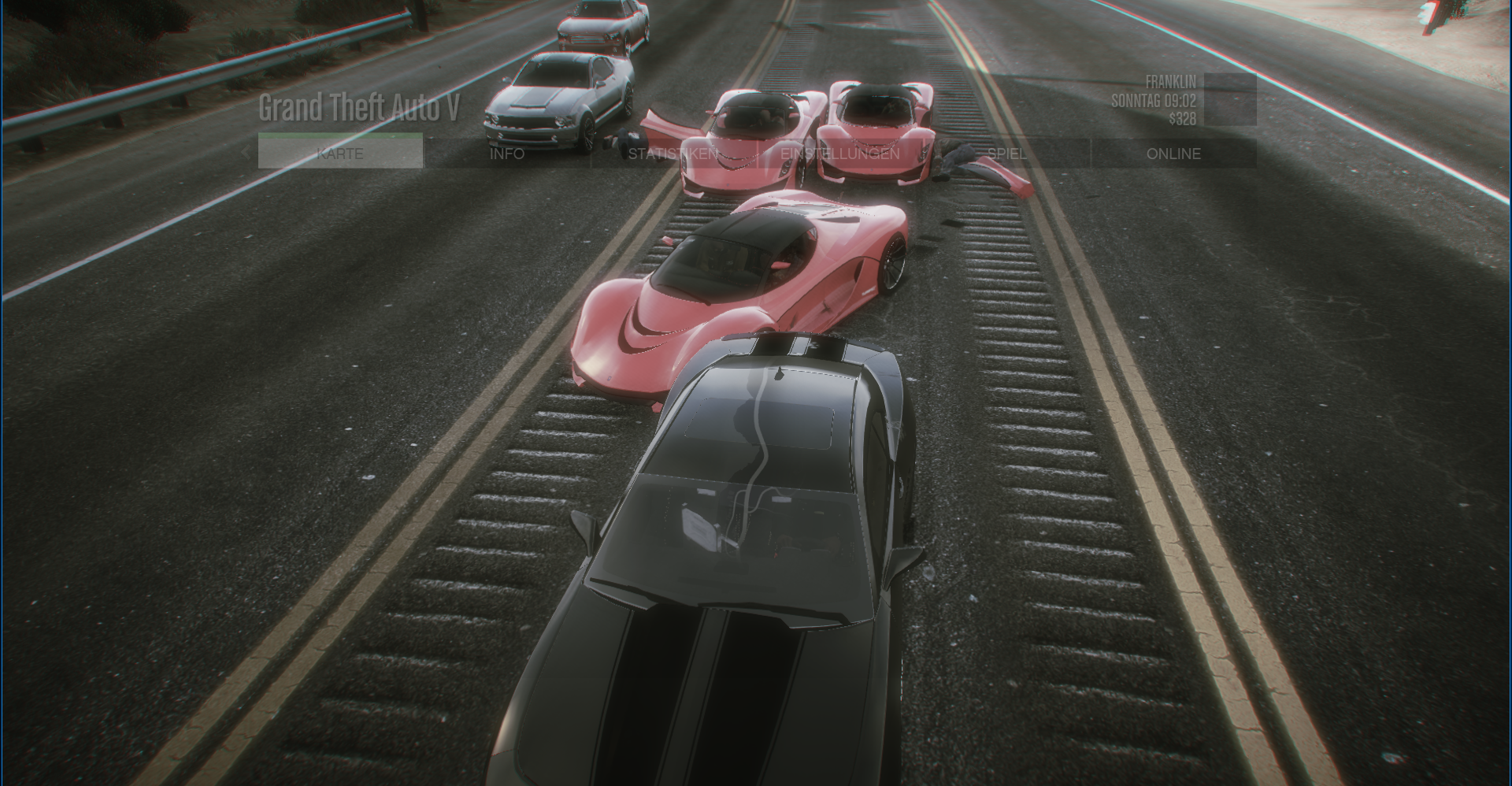The image size is (1512, 786).
Task: Click the left arrow beside the menu tabs
Action: coord(246,153)
